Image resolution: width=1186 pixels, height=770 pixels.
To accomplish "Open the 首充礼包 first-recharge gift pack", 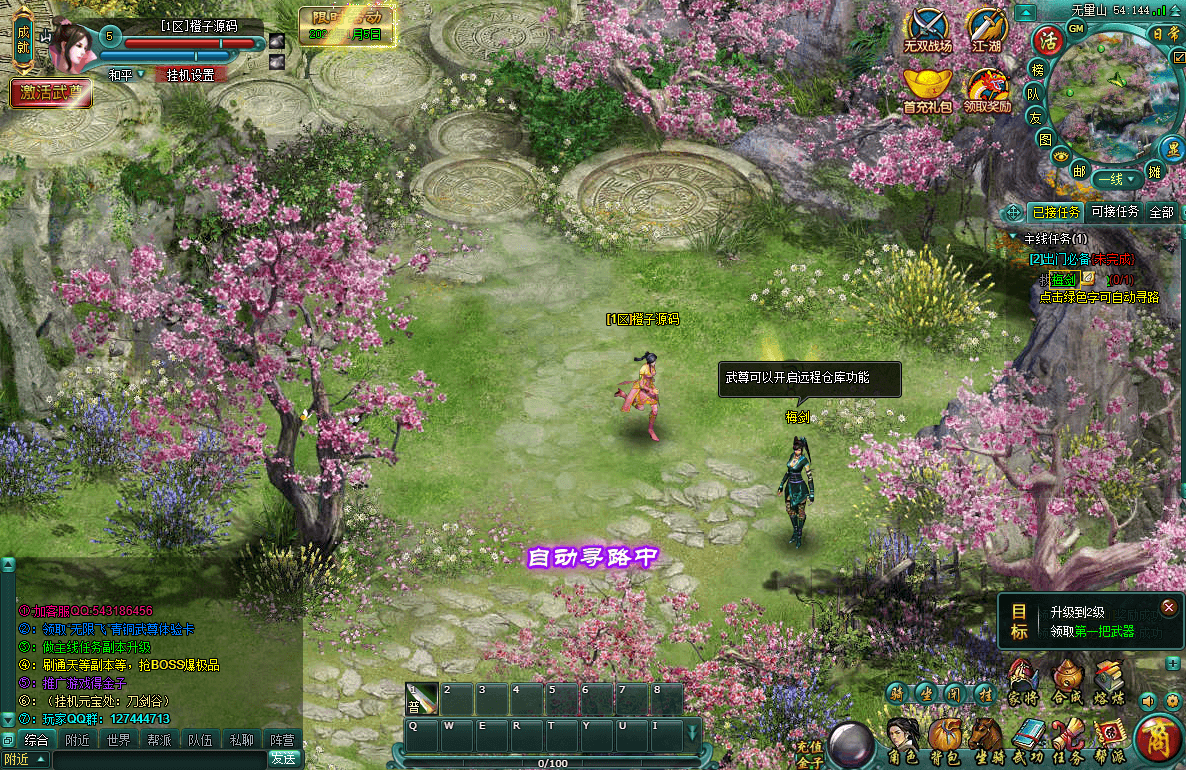I will [927, 90].
